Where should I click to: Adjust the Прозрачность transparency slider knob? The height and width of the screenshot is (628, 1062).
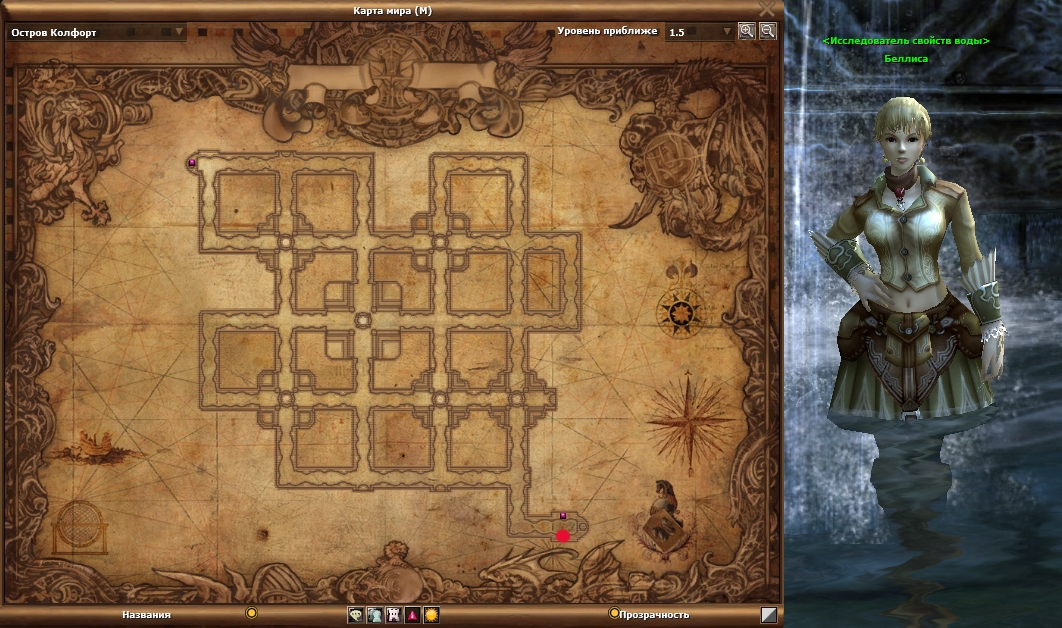pyautogui.click(x=614, y=613)
